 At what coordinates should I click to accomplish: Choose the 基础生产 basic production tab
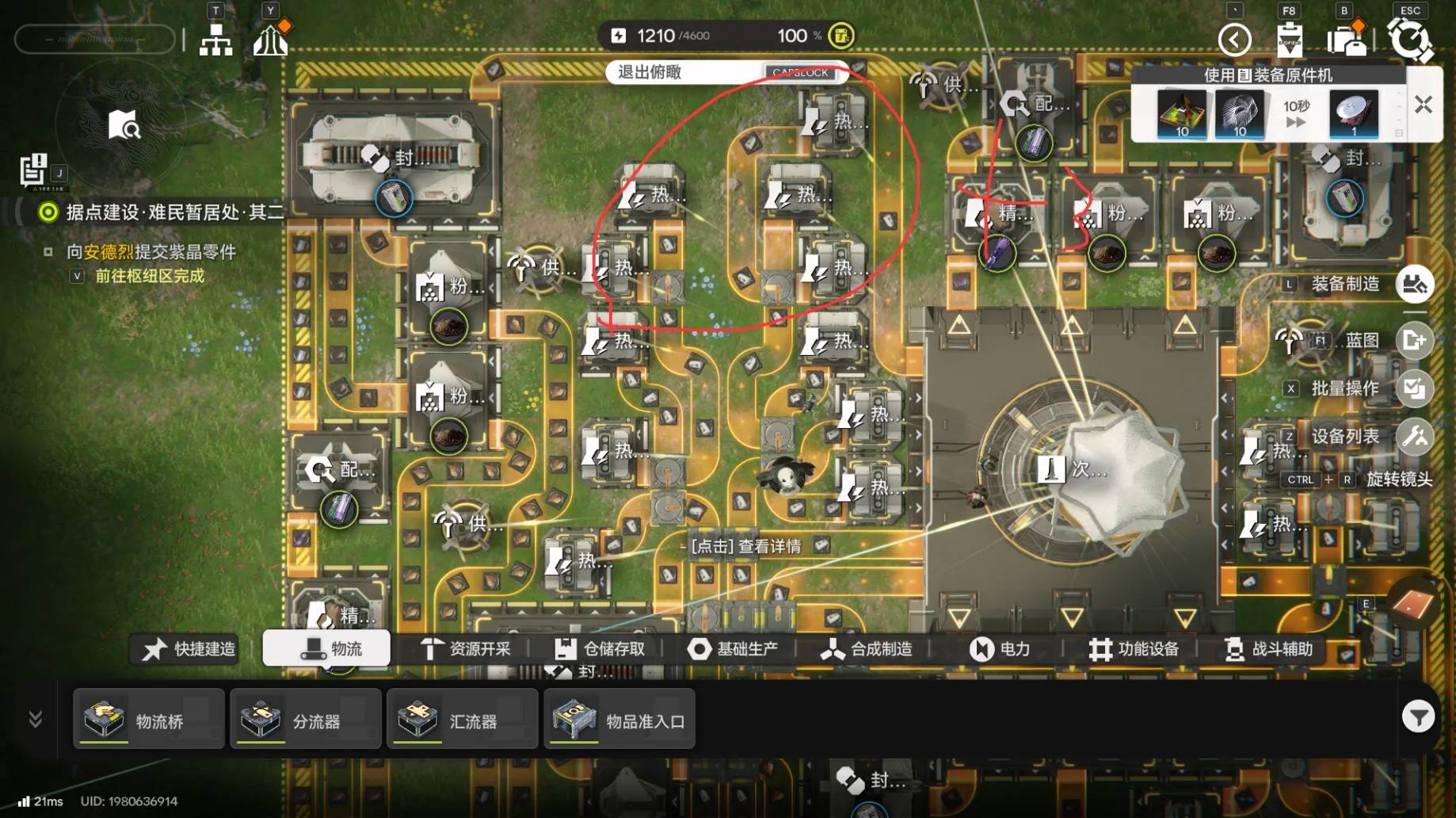(x=732, y=649)
